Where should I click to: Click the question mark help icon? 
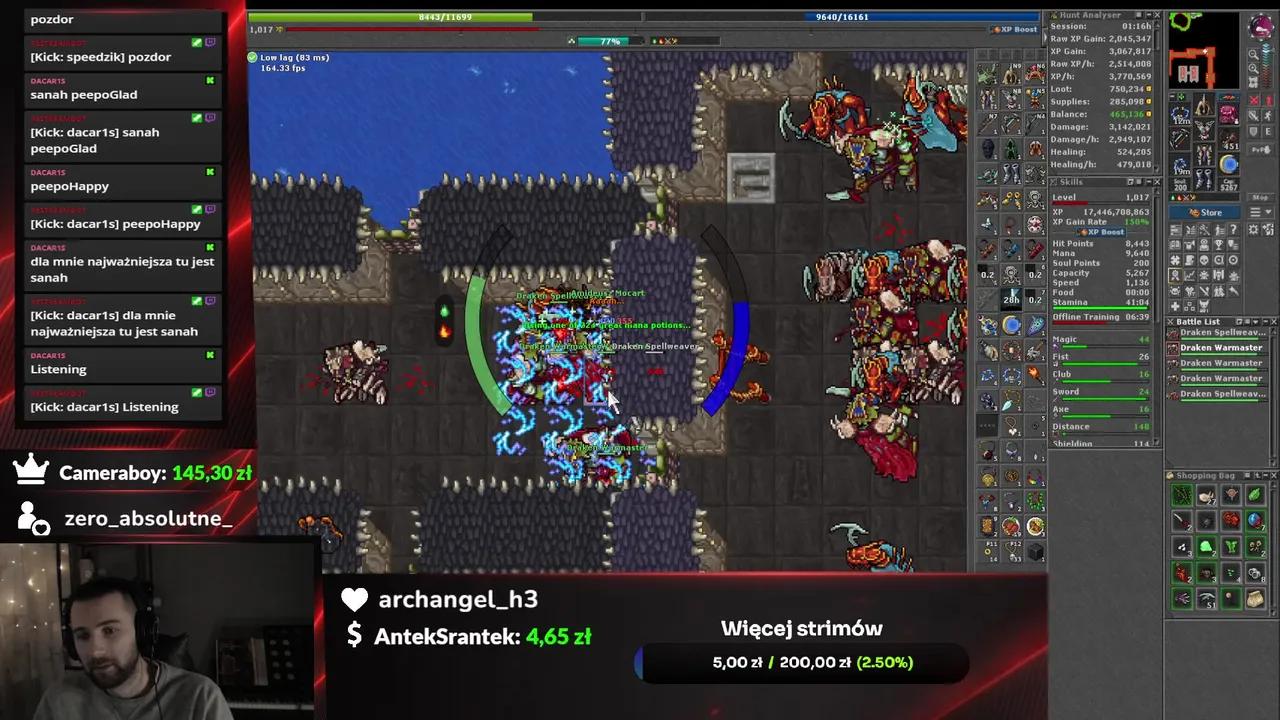(1233, 230)
